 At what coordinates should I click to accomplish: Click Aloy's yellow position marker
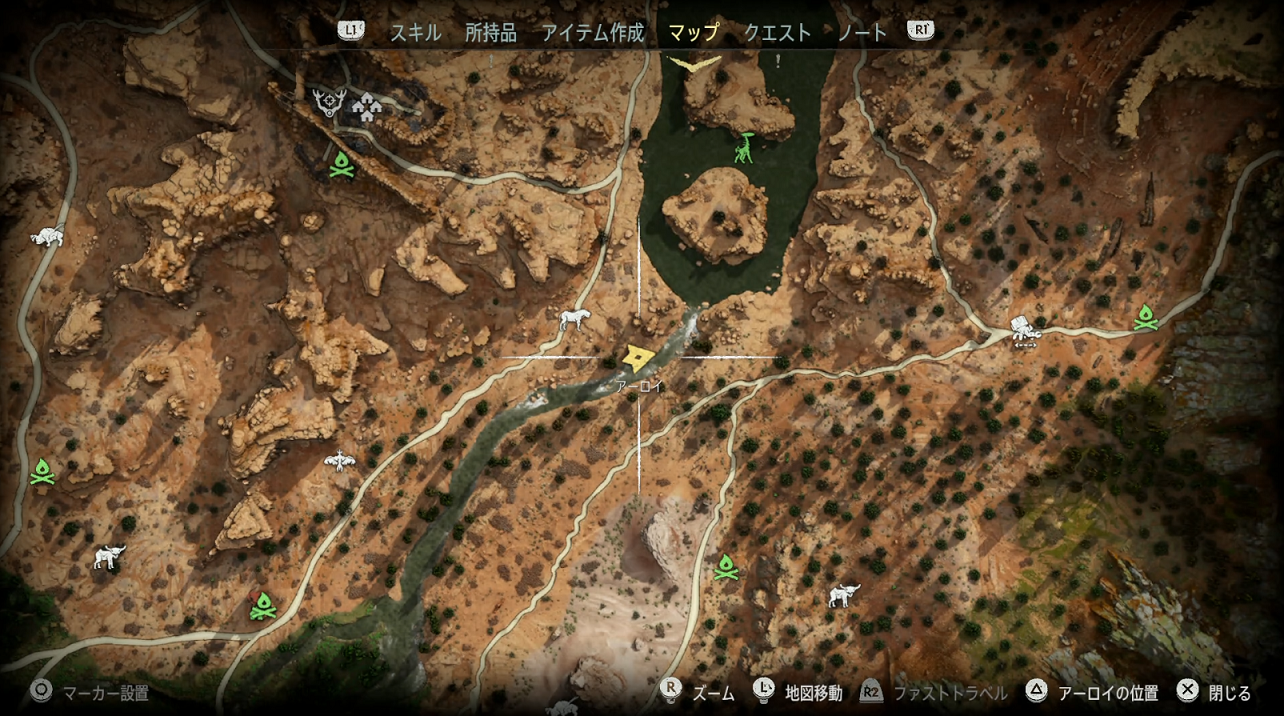coord(637,358)
